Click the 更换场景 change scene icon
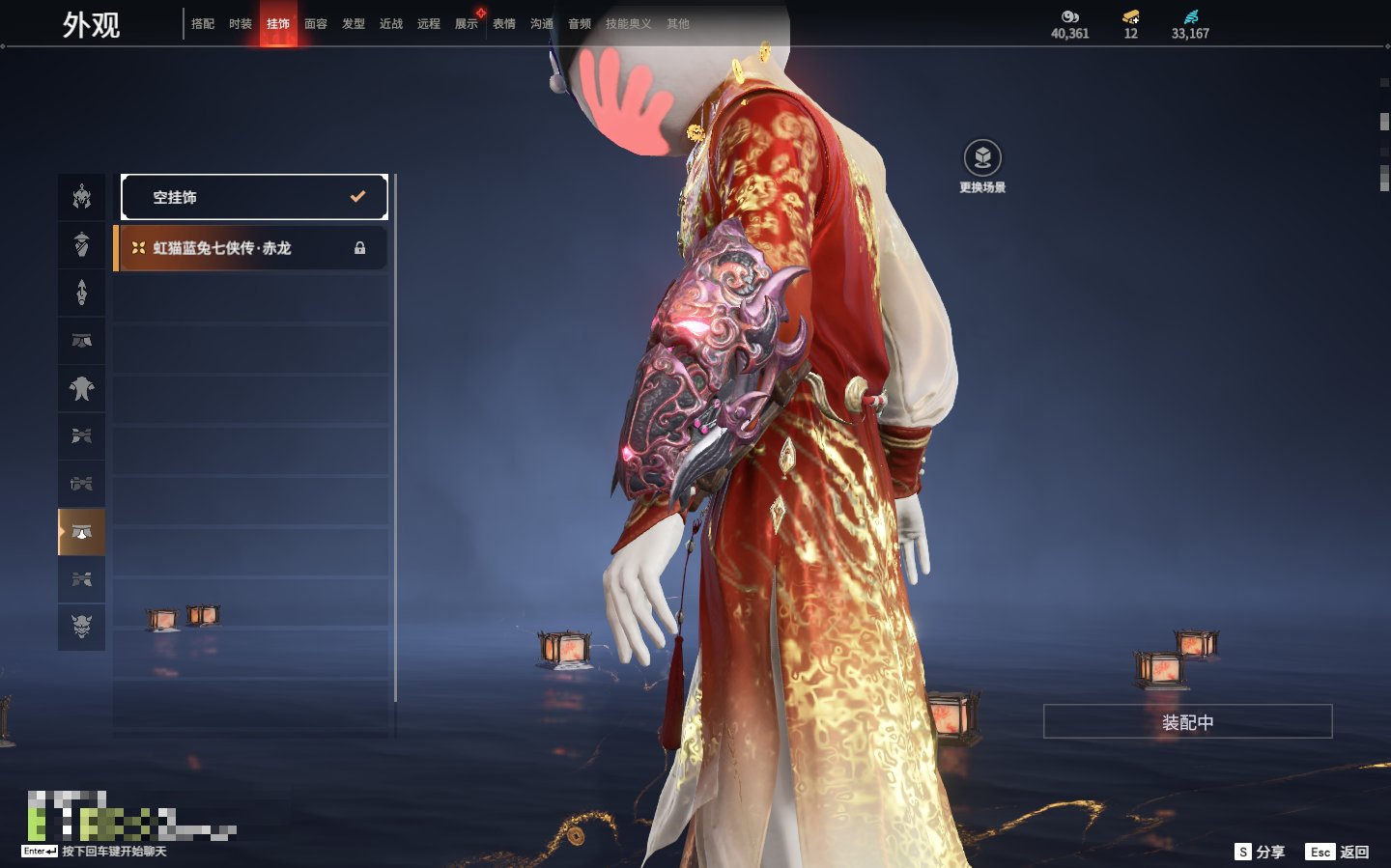 click(982, 158)
